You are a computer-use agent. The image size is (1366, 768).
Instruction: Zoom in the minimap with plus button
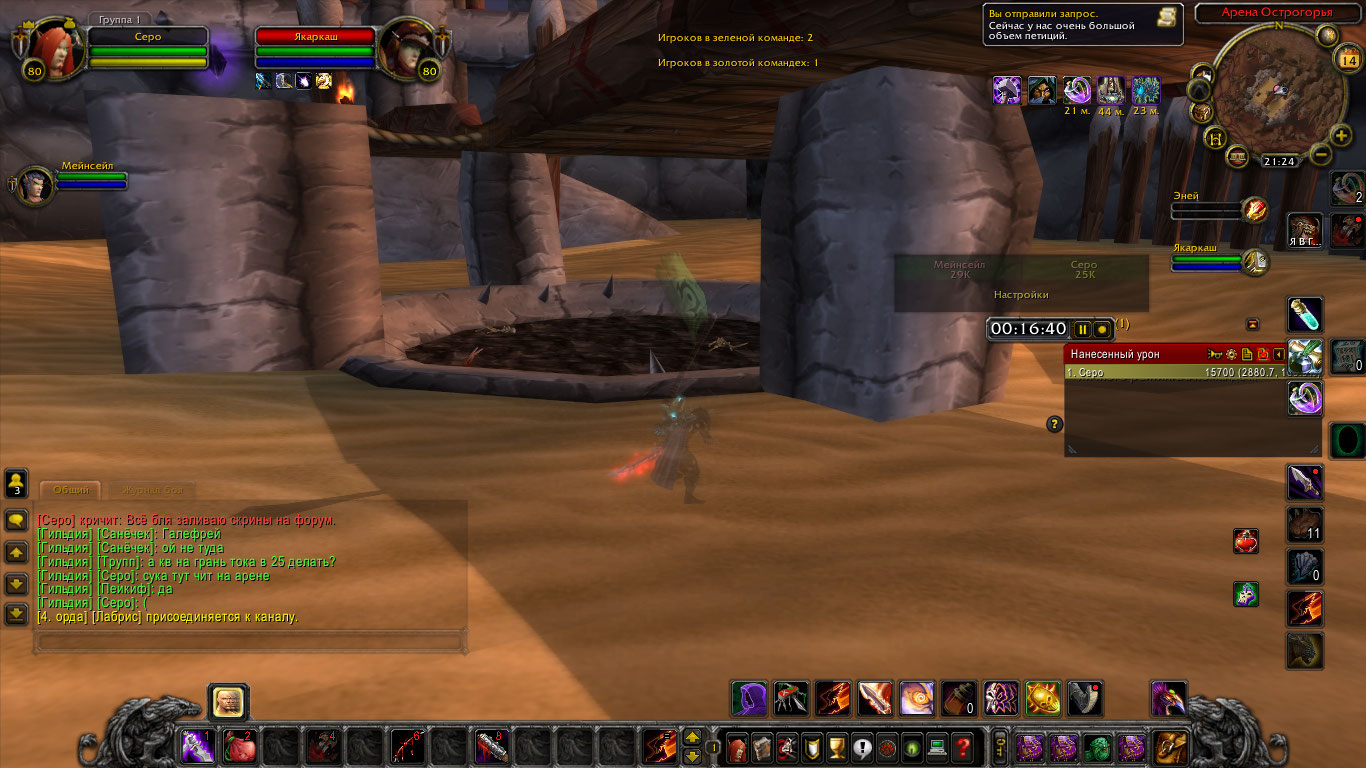[x=1341, y=136]
